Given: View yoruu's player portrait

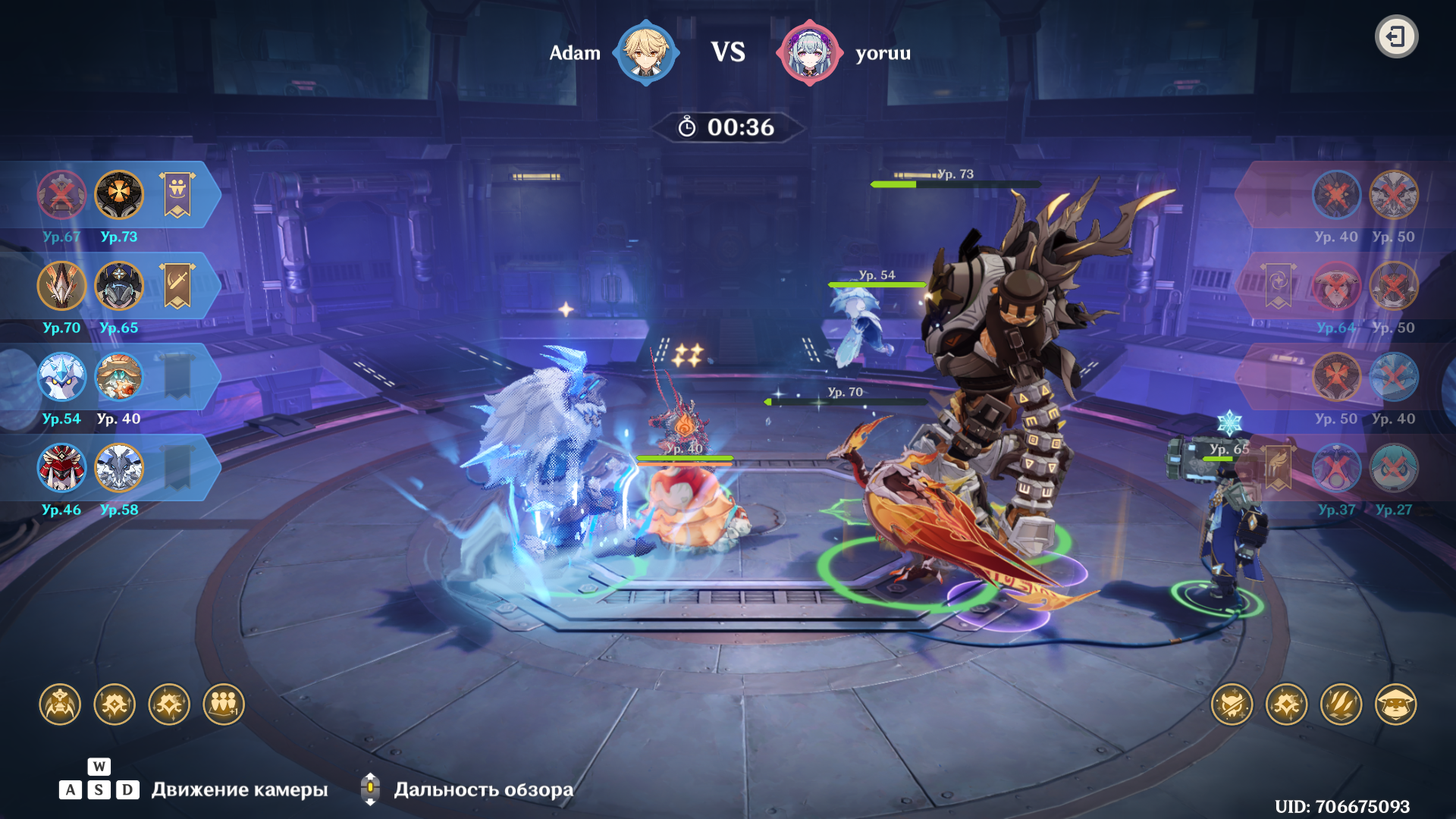Looking at the screenshot, I should 809,52.
